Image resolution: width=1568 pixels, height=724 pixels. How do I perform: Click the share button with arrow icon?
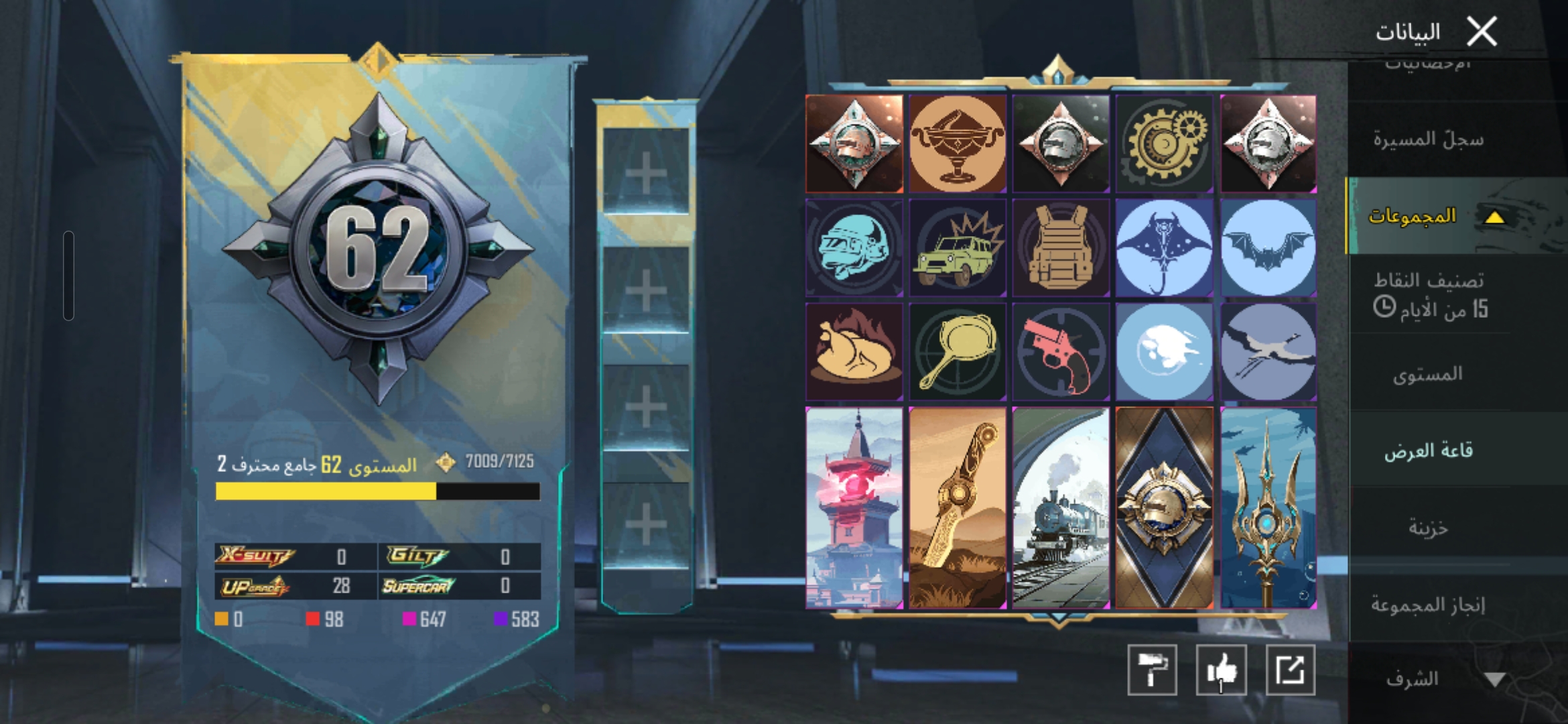pos(1291,670)
